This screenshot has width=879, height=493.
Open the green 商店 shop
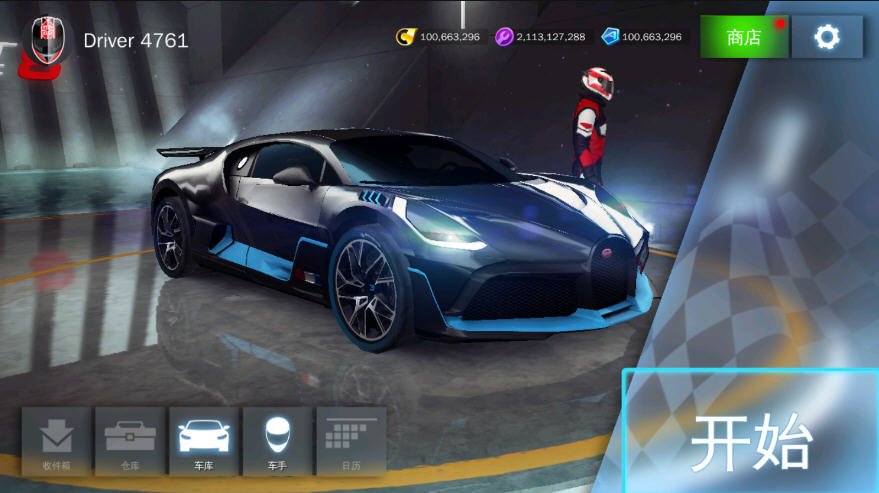(x=744, y=37)
